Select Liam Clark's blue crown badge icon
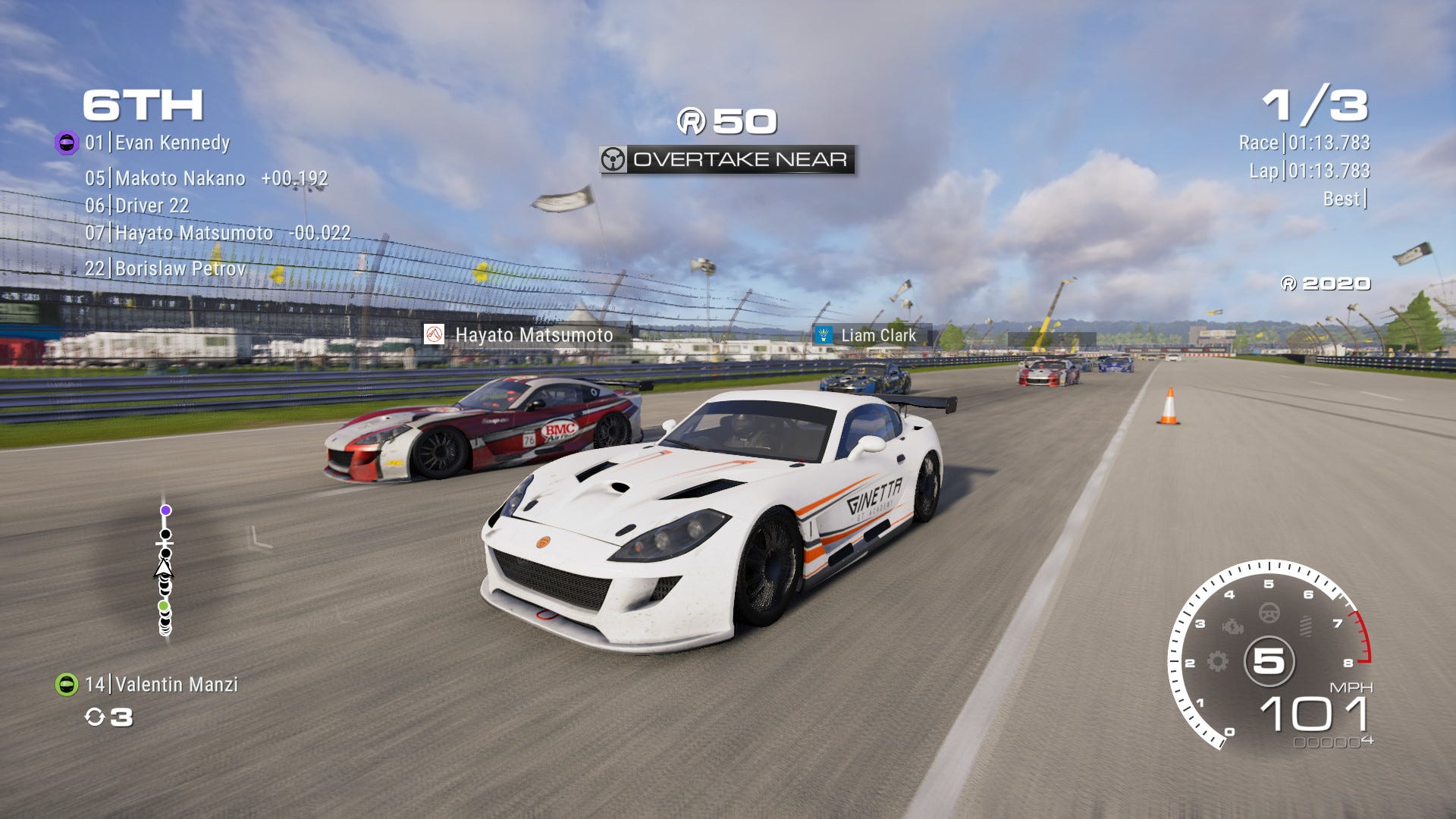1456x819 pixels. tap(824, 334)
